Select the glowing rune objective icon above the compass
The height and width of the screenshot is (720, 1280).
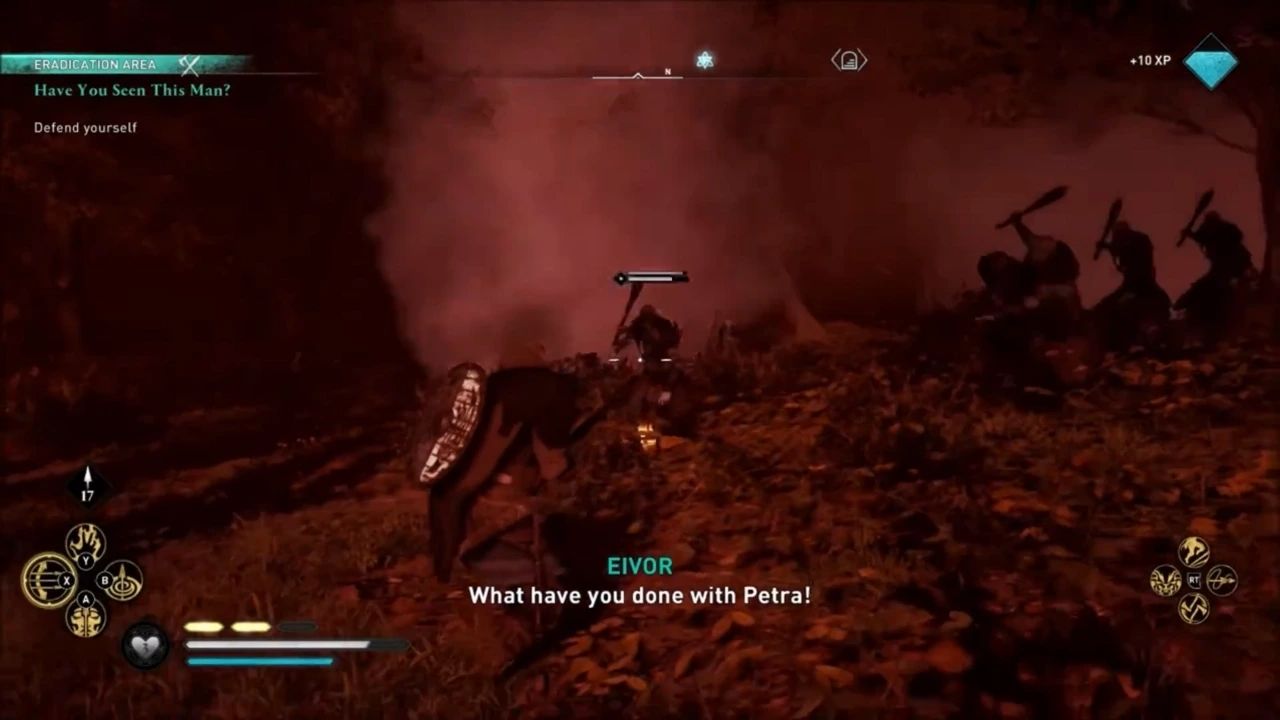[x=707, y=60]
